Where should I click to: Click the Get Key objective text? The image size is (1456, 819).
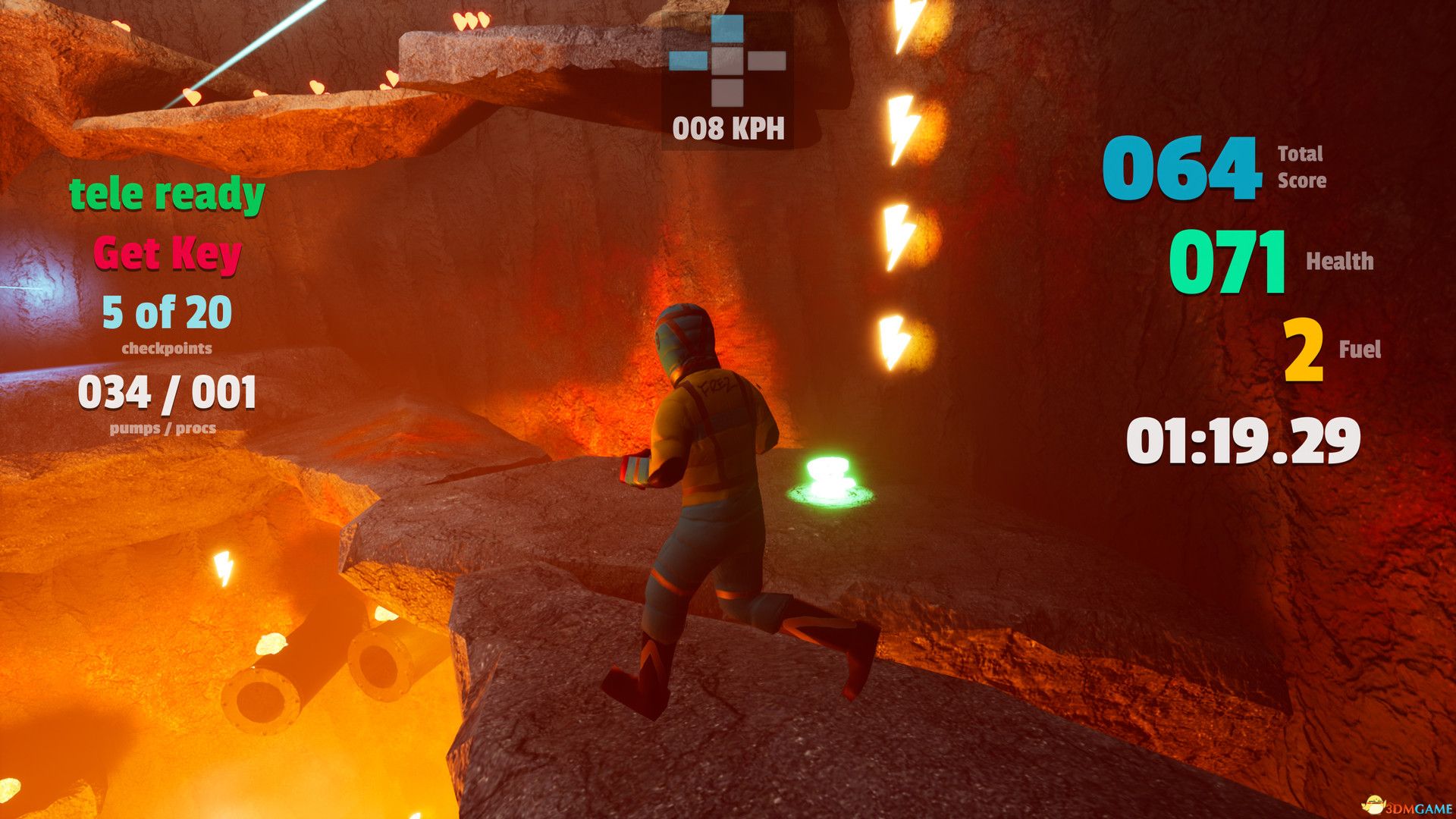168,253
